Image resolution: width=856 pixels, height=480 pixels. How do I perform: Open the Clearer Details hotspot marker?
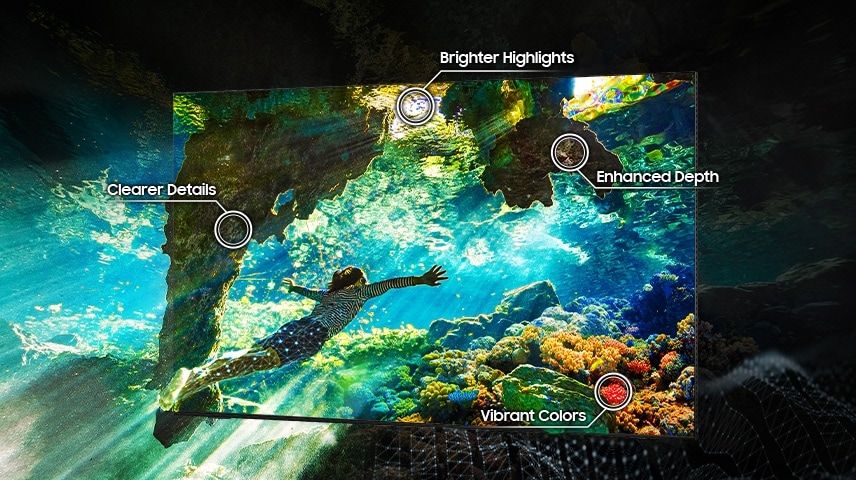234,228
